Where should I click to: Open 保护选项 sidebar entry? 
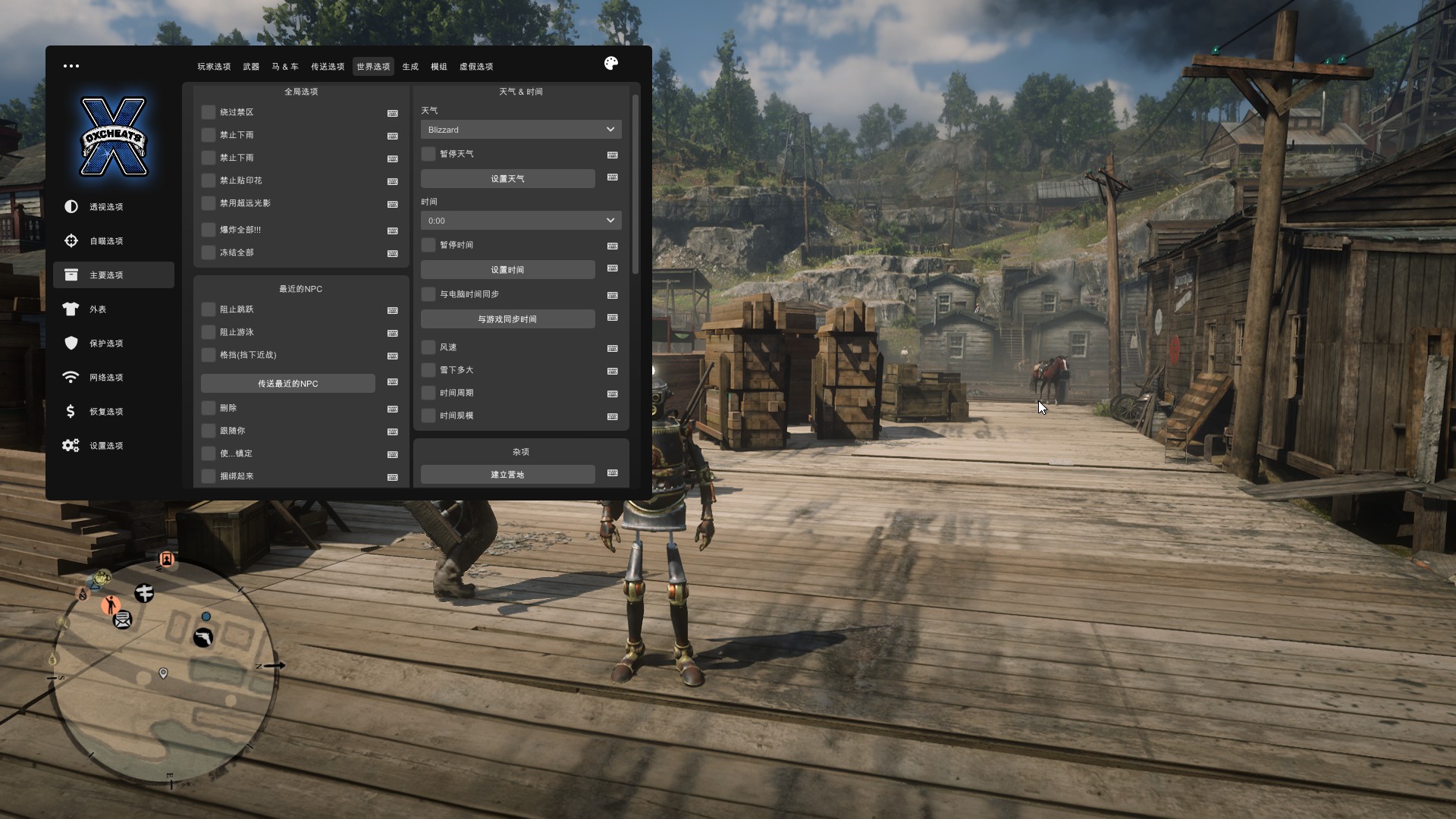106,344
